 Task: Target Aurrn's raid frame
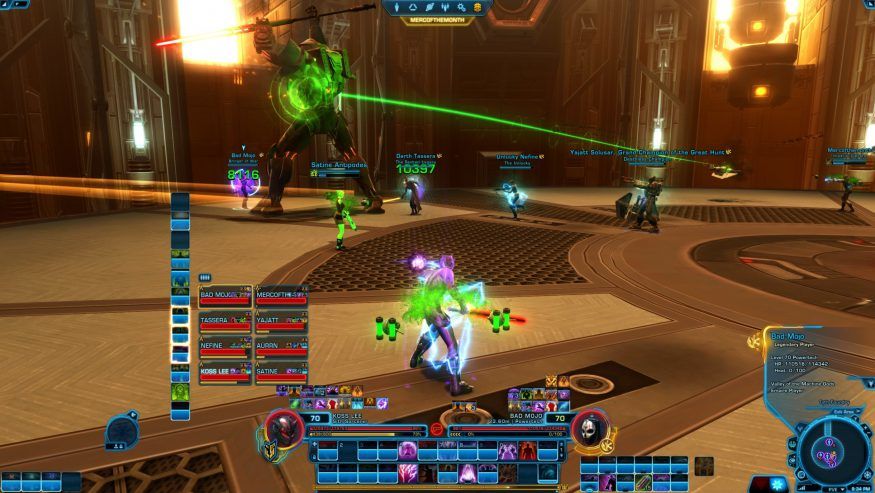281,348
